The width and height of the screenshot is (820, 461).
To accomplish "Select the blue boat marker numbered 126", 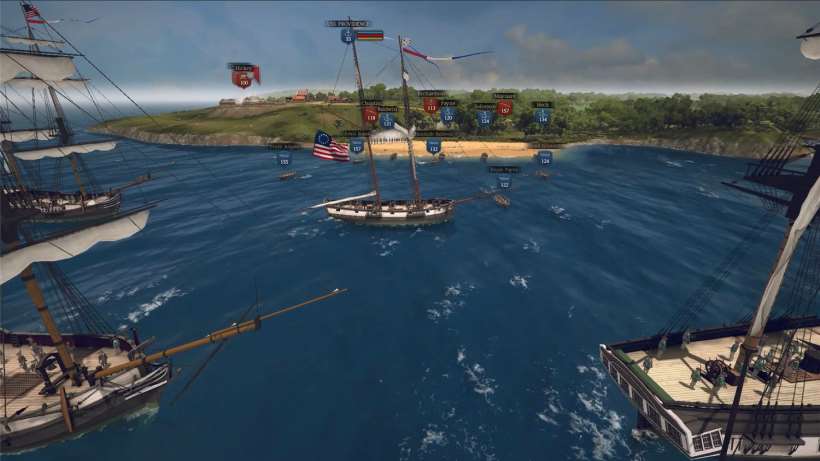I will (x=544, y=158).
